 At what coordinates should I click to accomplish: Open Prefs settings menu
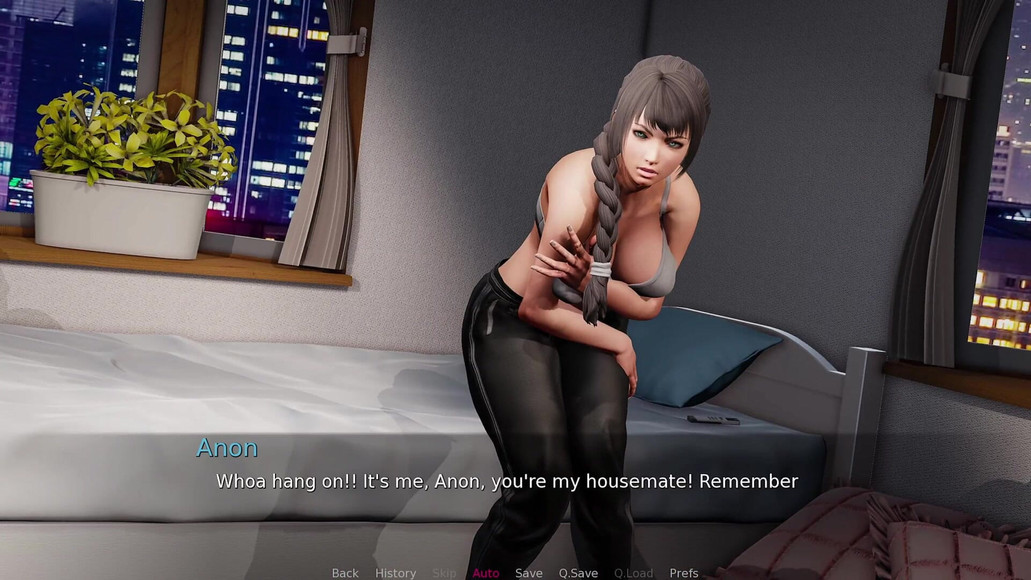pyautogui.click(x=684, y=573)
